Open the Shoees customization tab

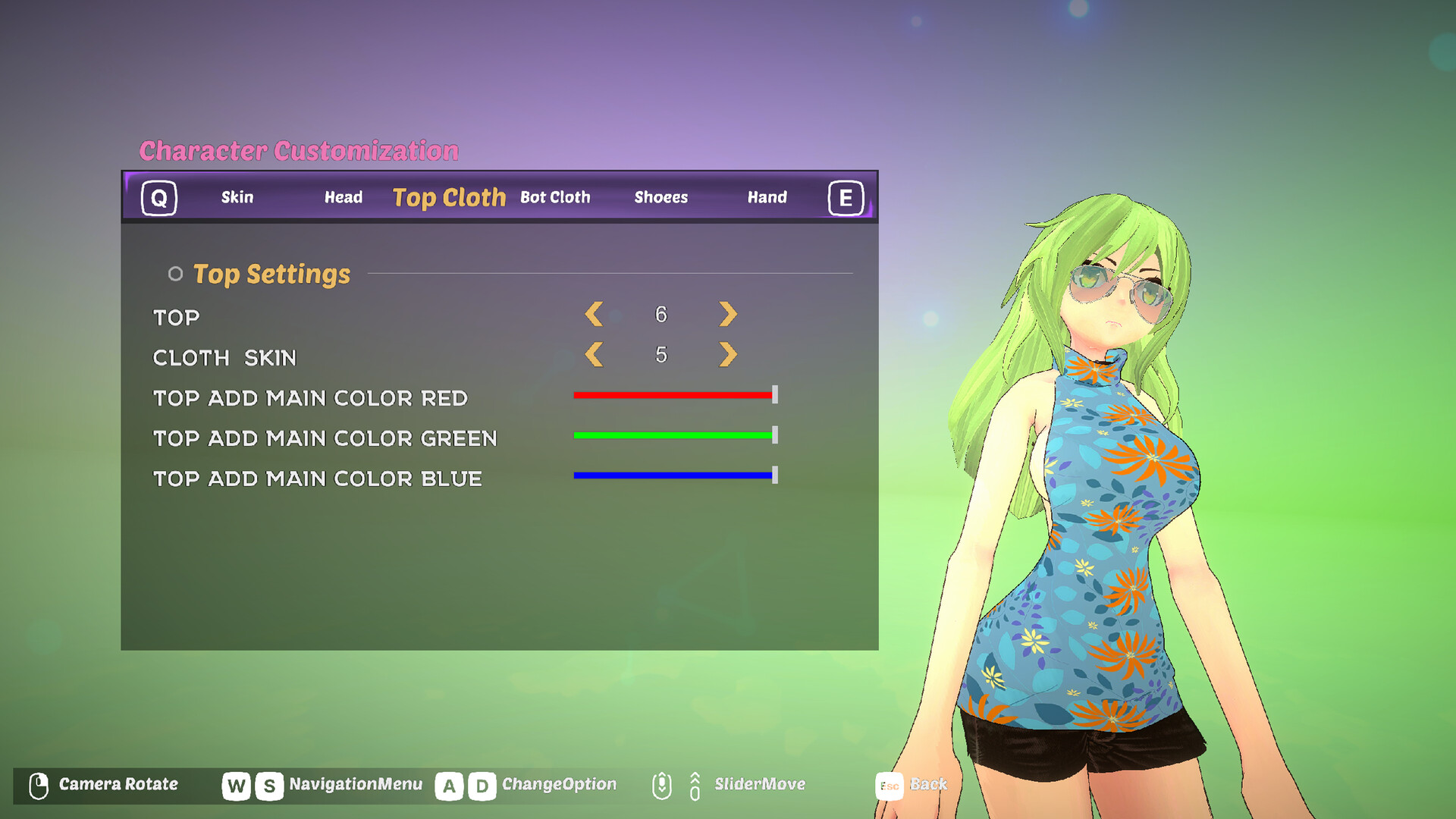(661, 197)
